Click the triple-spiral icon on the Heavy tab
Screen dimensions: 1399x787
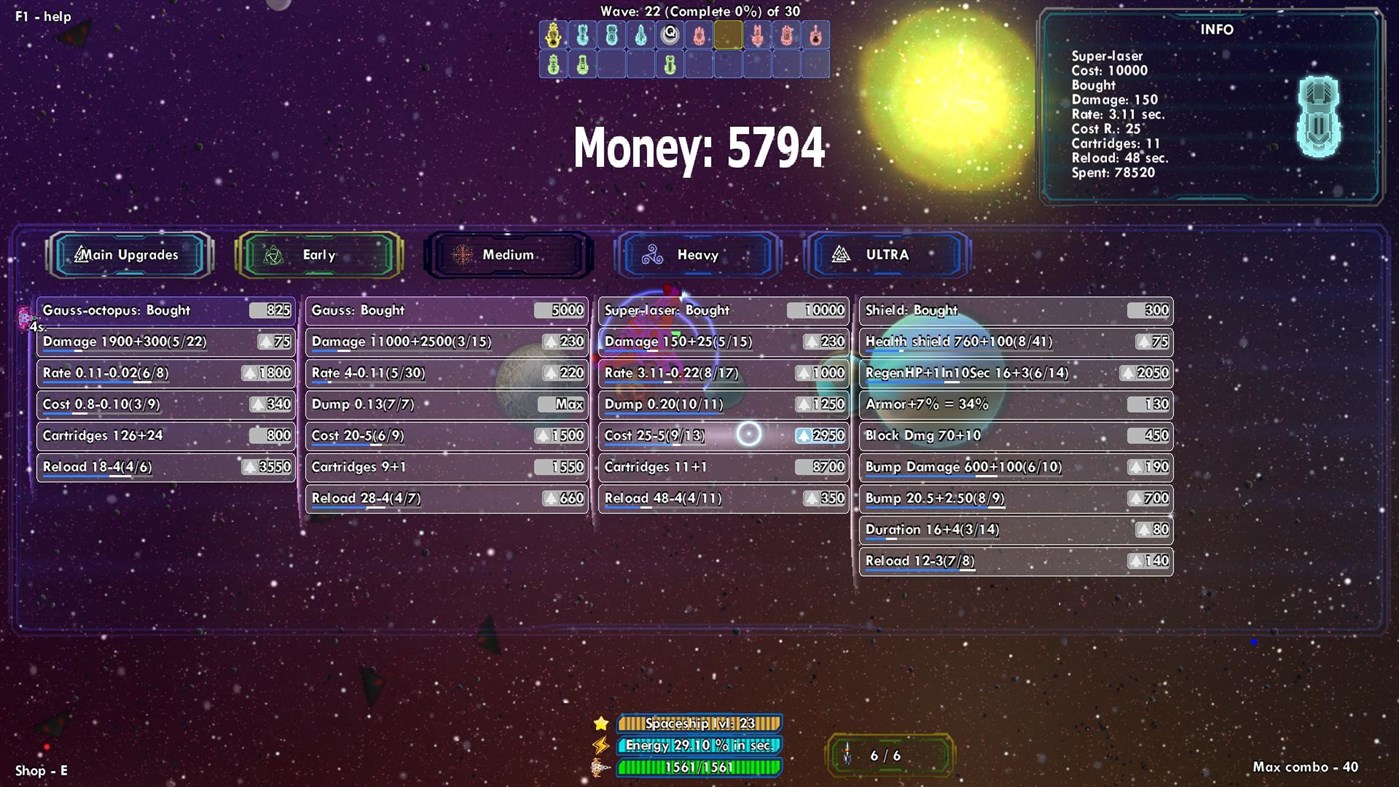click(655, 255)
